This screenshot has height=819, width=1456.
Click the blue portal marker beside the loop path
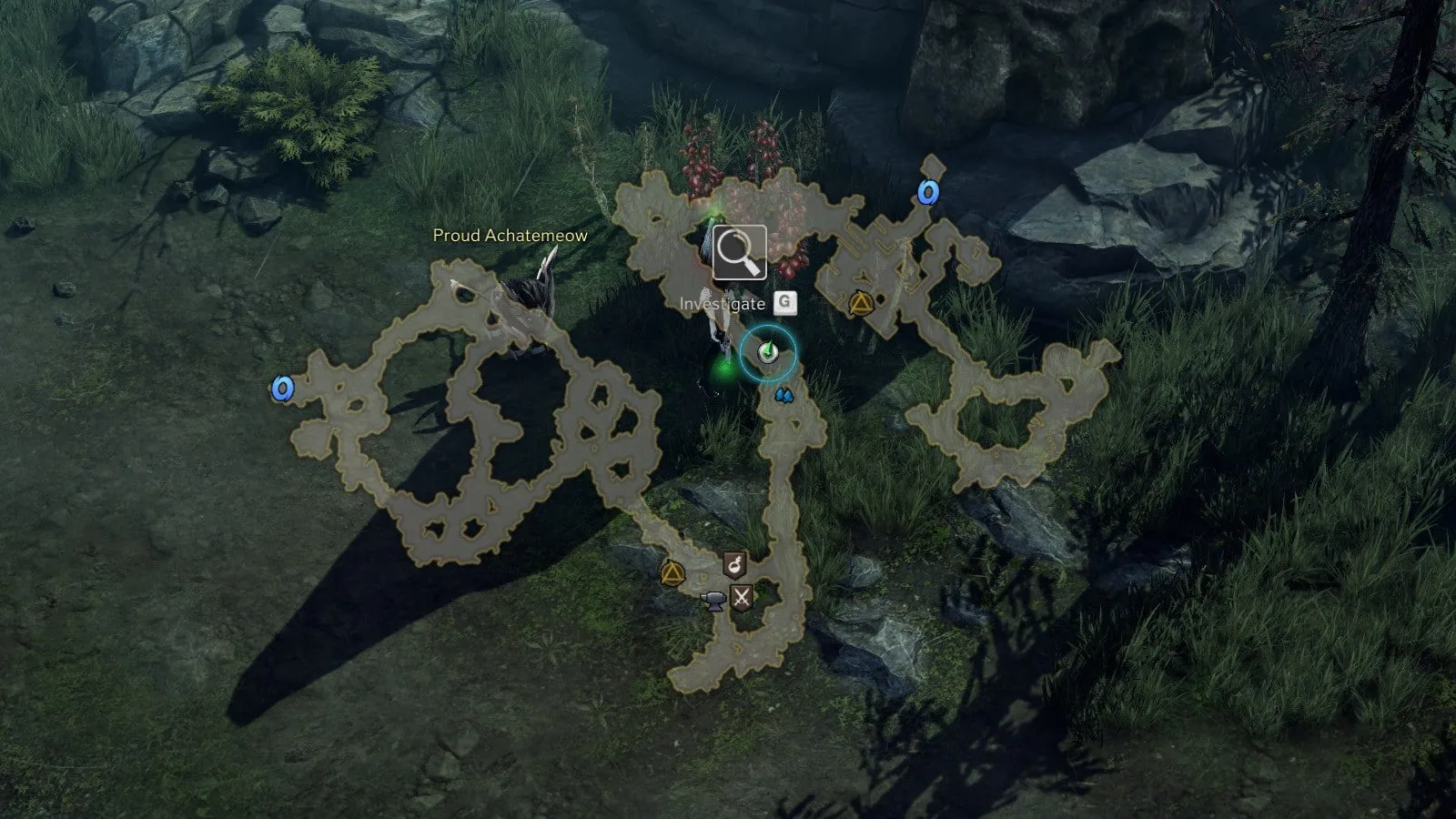point(283,389)
